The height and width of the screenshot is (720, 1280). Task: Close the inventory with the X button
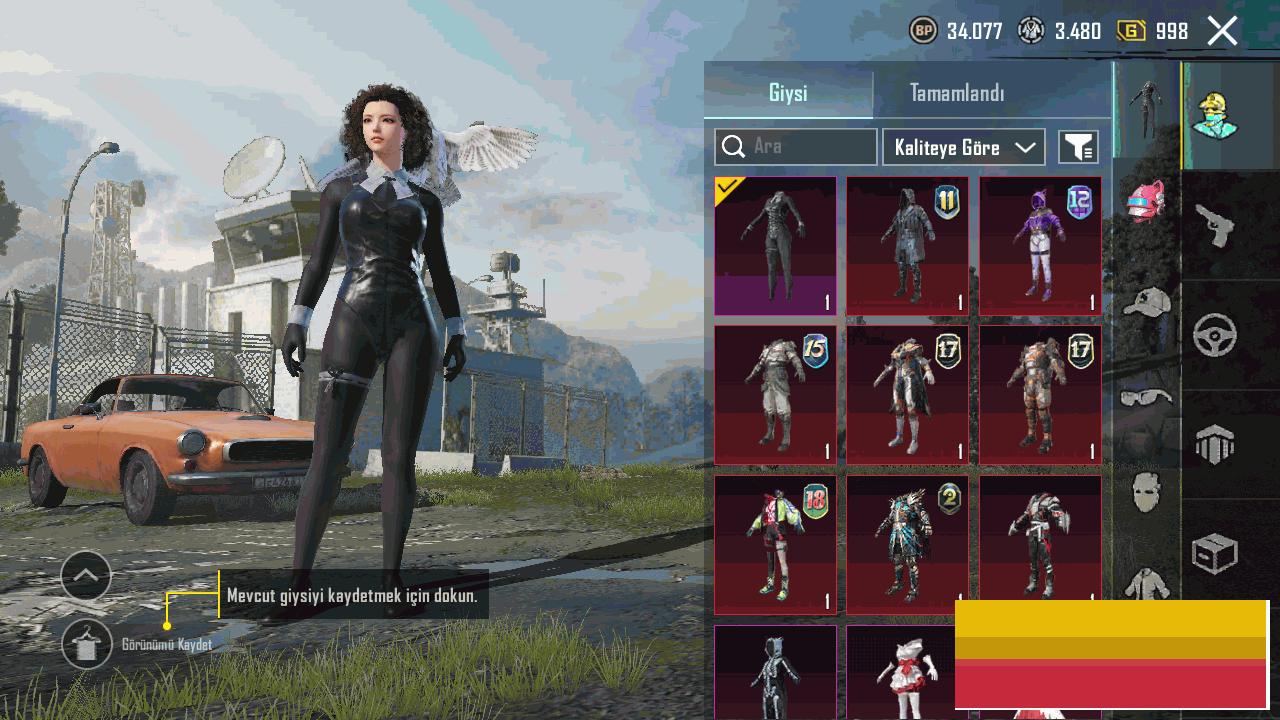click(x=1222, y=31)
